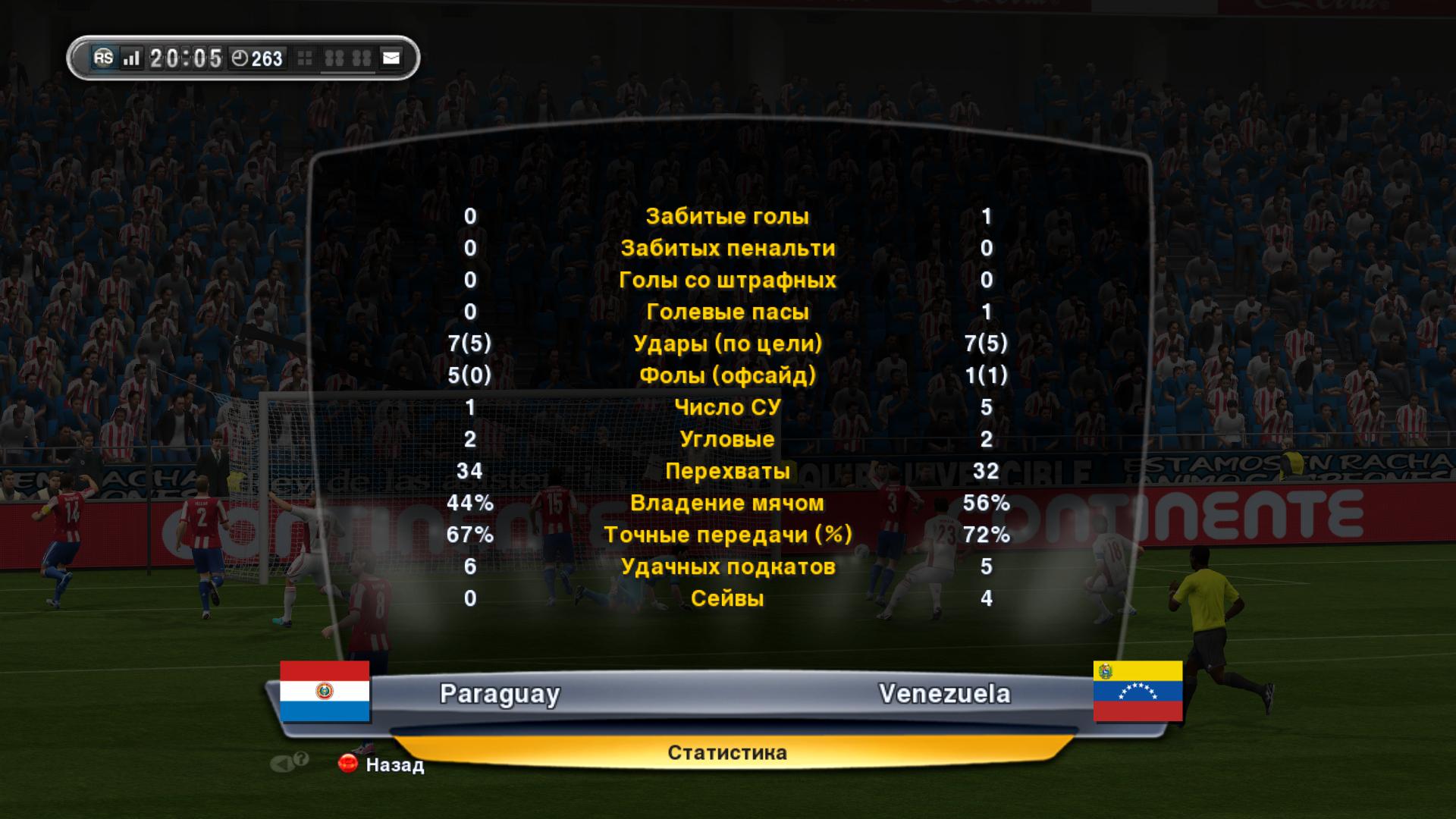Click the RS badge in the status bar
This screenshot has width=1456, height=819.
pos(103,58)
